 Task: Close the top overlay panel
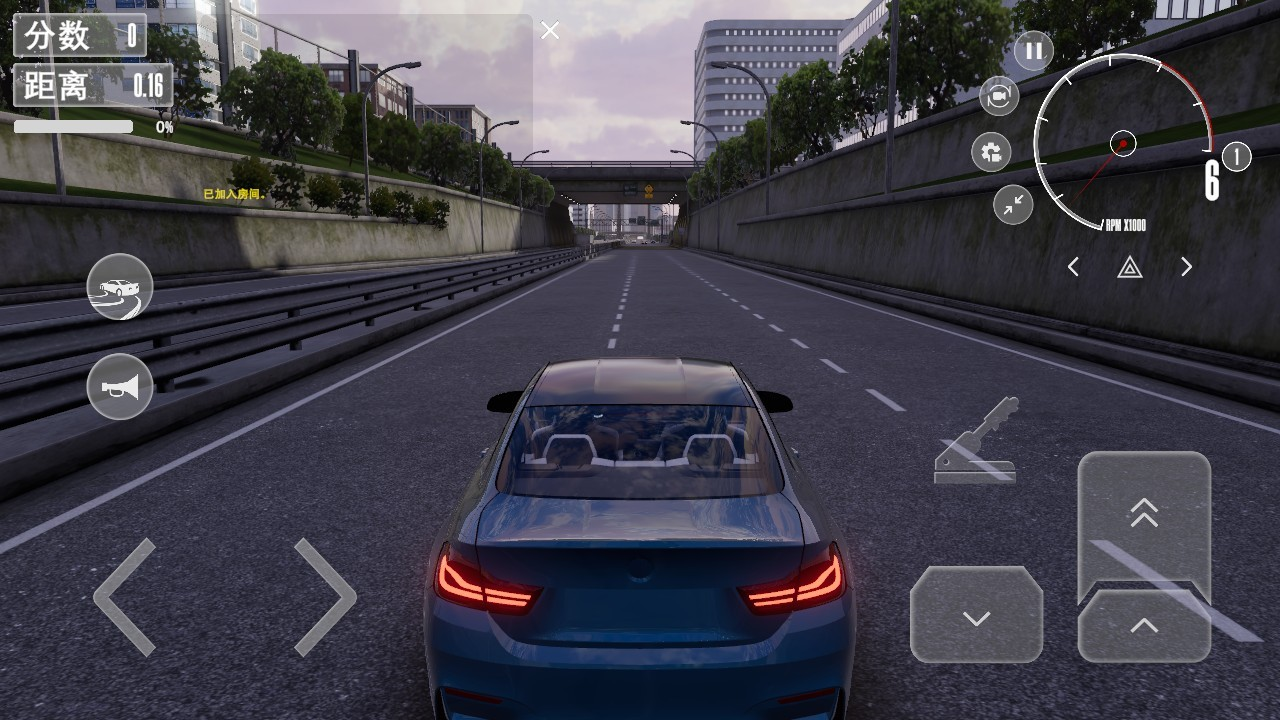click(549, 30)
